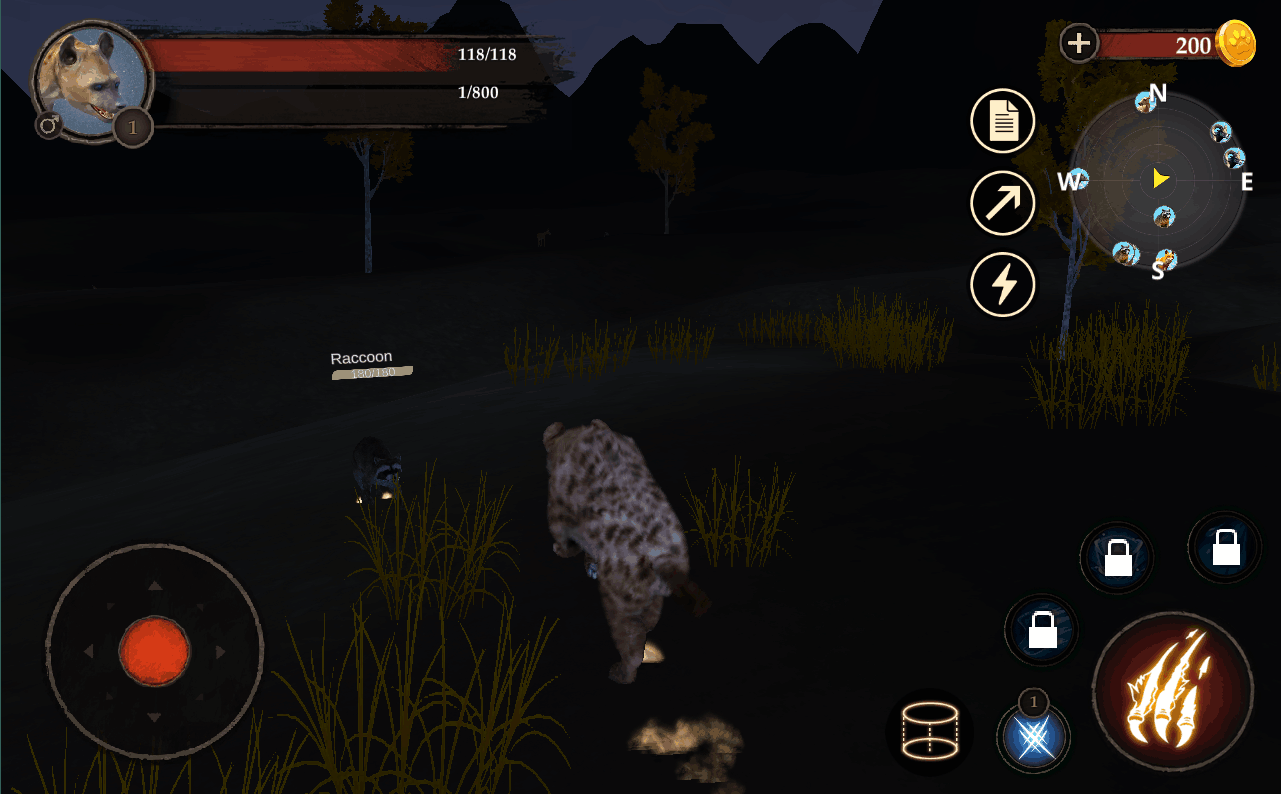Open the quest document menu
The height and width of the screenshot is (794, 1281).
1003,121
